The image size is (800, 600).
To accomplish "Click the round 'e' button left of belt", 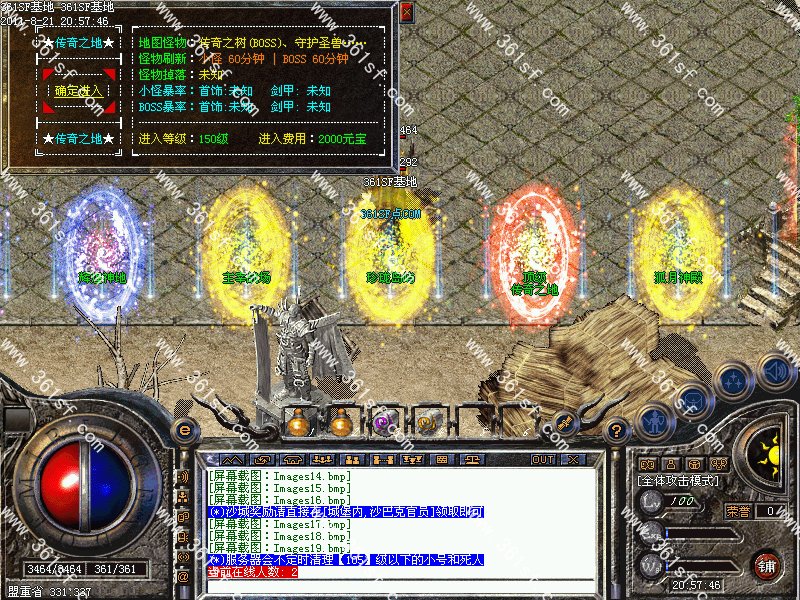I will pyautogui.click(x=185, y=429).
